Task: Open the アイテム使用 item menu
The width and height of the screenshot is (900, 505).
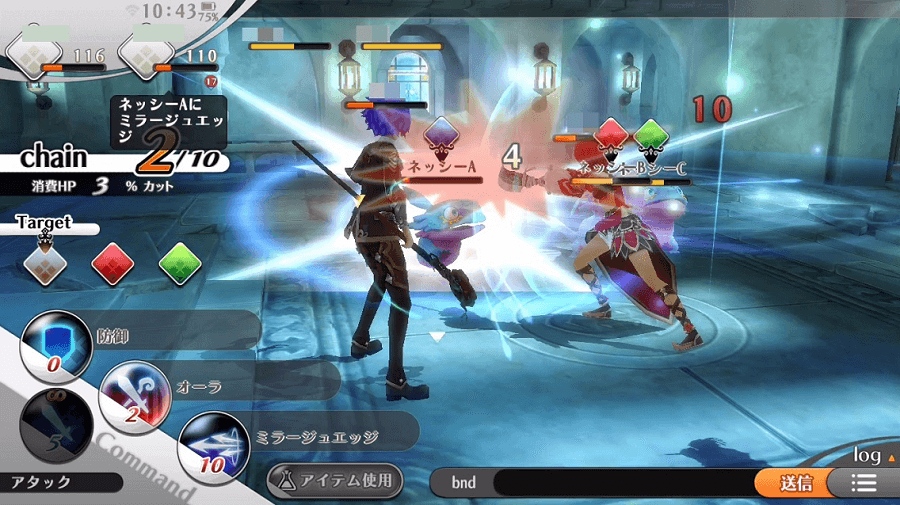Action: click(x=335, y=481)
